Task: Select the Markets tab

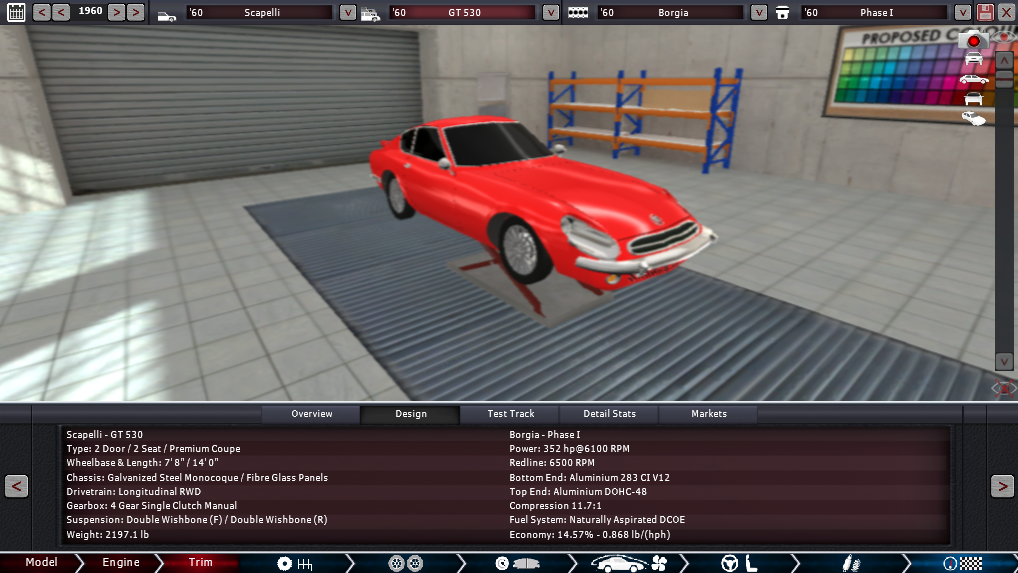Action: pos(709,414)
